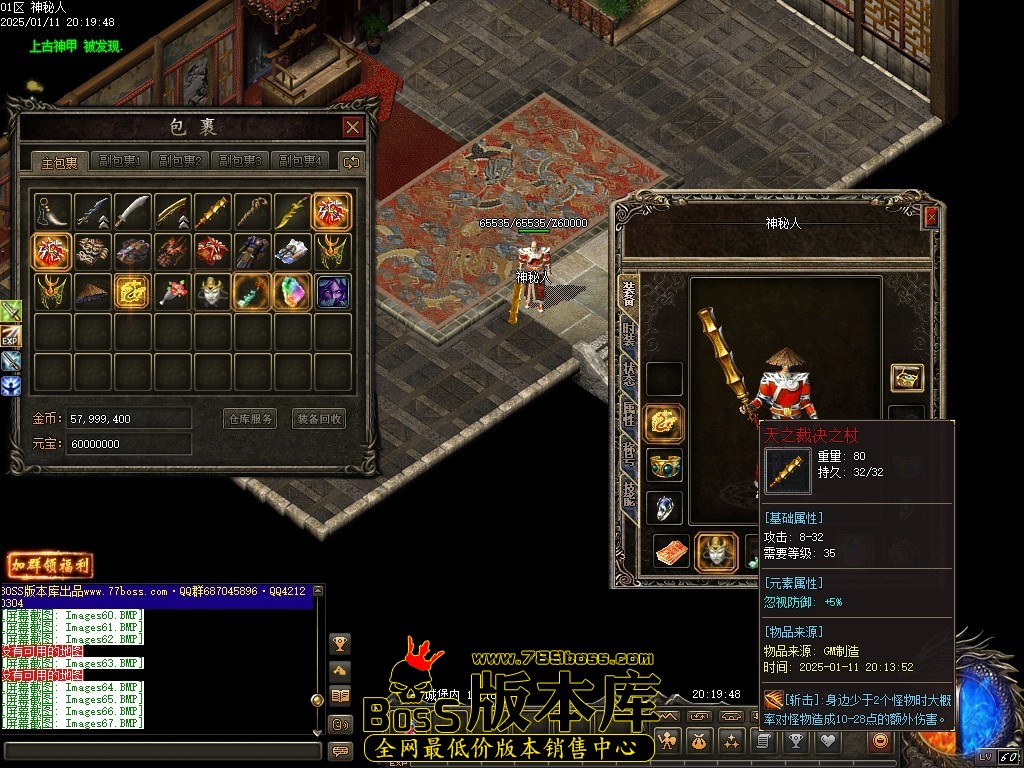Switch to the 副包裹1 bag tab
The image size is (1024, 768).
click(x=120, y=161)
